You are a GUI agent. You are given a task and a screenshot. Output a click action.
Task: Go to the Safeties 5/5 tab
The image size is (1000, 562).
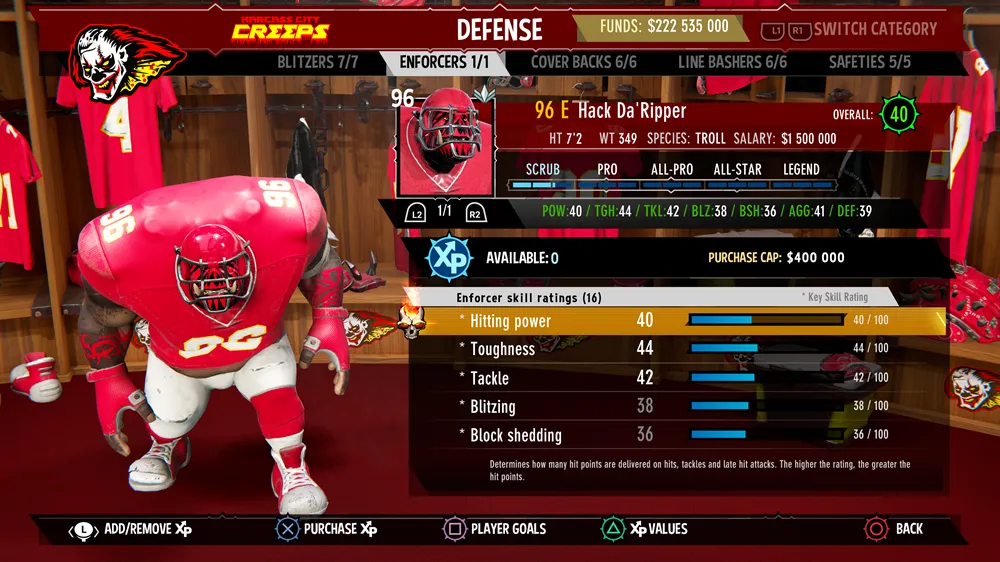coord(869,62)
